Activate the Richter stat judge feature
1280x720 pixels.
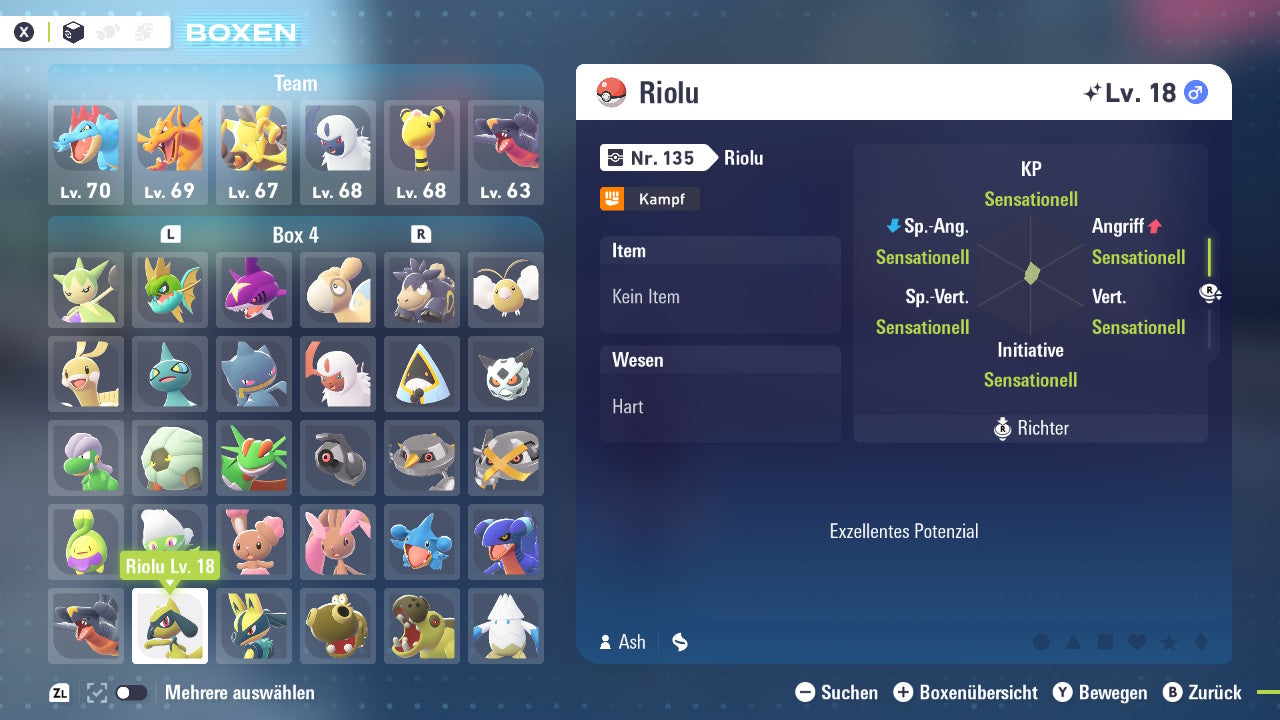(1030, 428)
